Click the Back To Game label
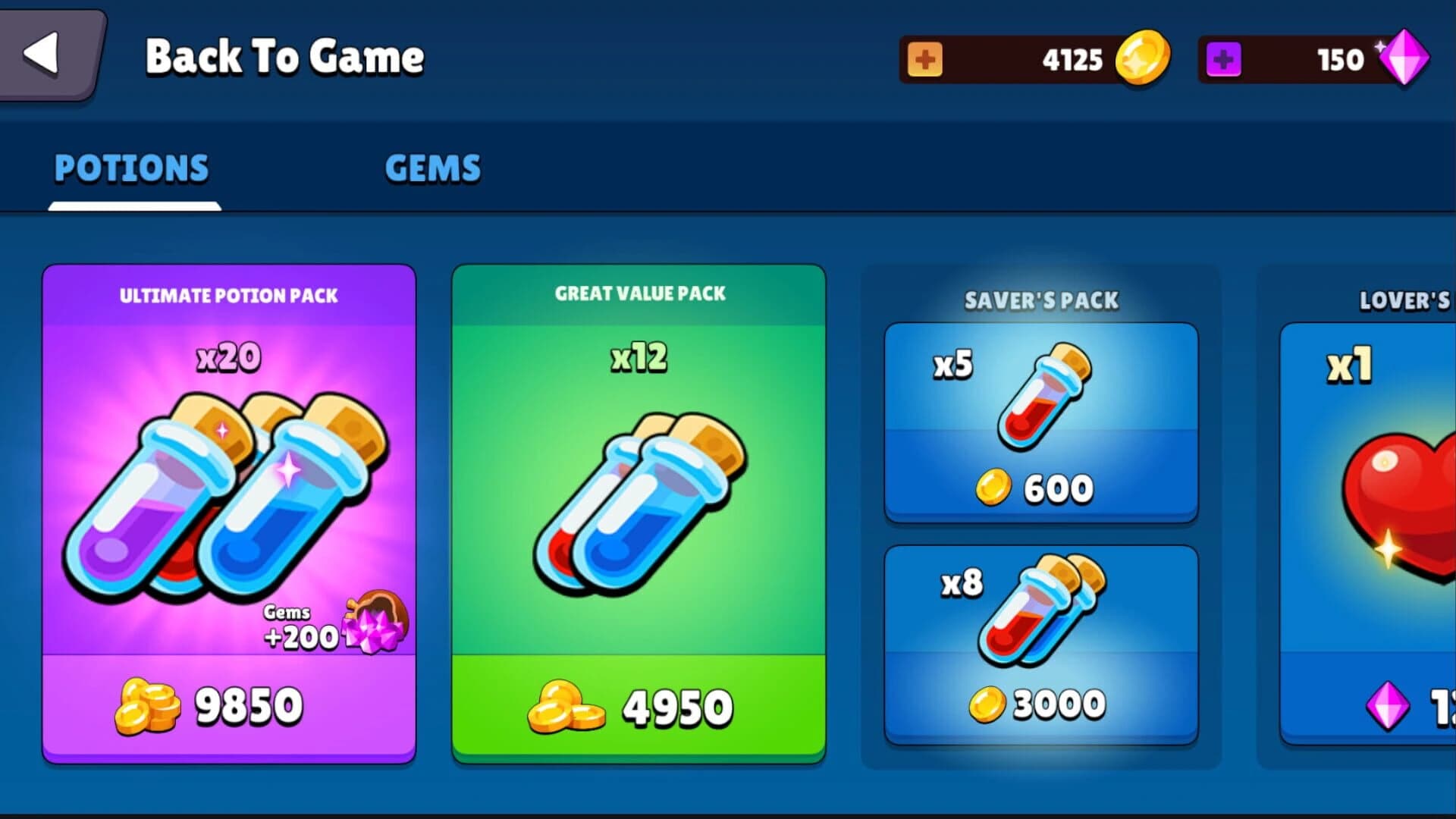This screenshot has height=819, width=1456. (284, 57)
